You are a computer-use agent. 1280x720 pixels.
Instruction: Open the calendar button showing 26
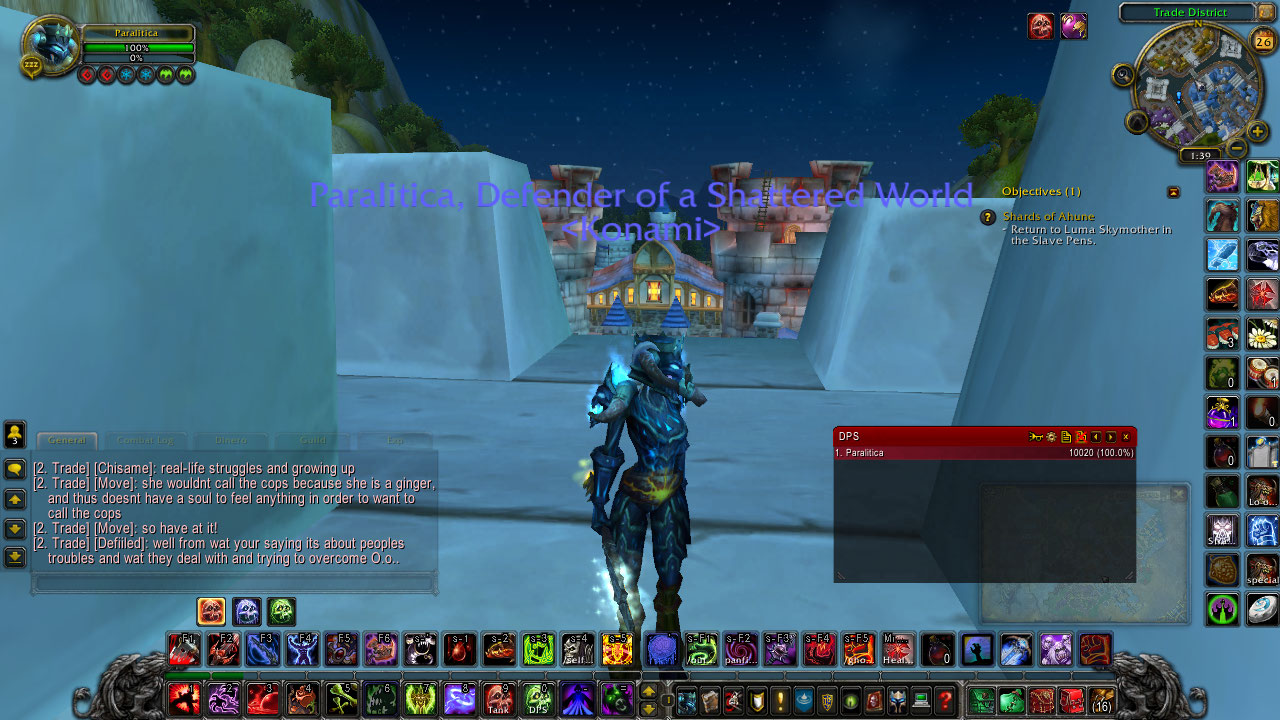pos(1263,41)
